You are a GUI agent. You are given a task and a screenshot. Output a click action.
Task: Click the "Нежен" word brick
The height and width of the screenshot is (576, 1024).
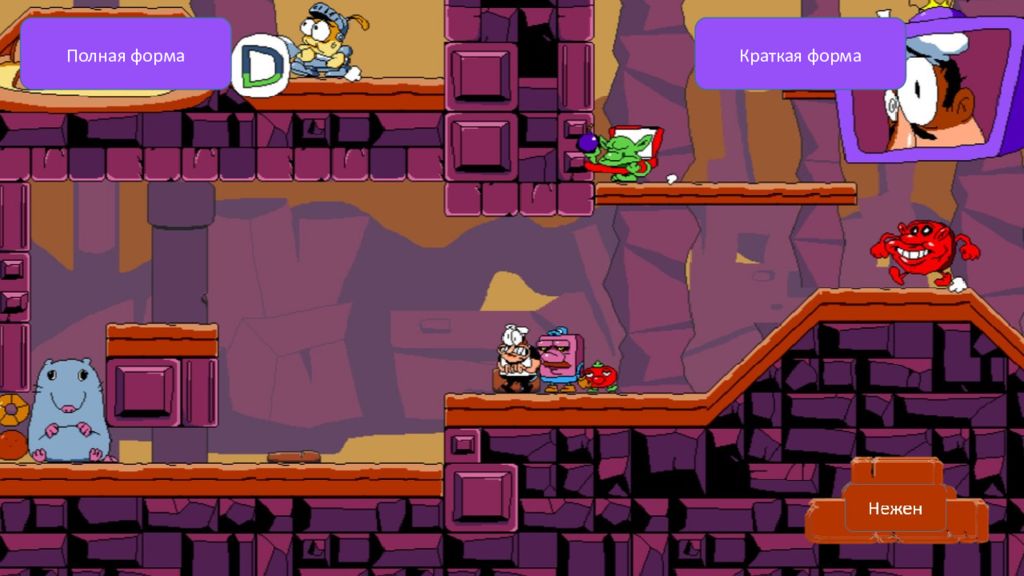[895, 509]
